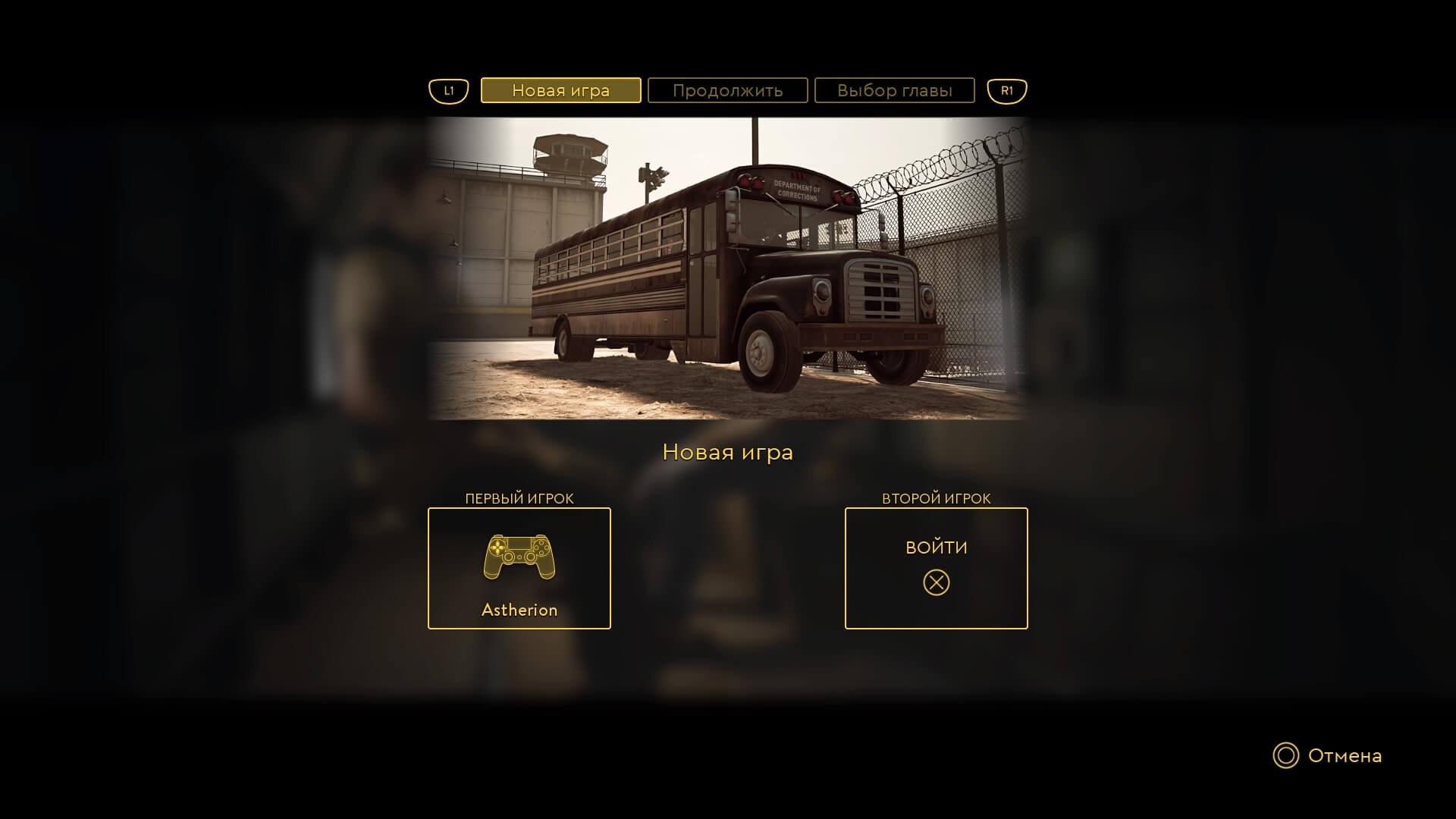The width and height of the screenshot is (1456, 819).
Task: Select the first player Astherion panel
Action: click(x=519, y=568)
